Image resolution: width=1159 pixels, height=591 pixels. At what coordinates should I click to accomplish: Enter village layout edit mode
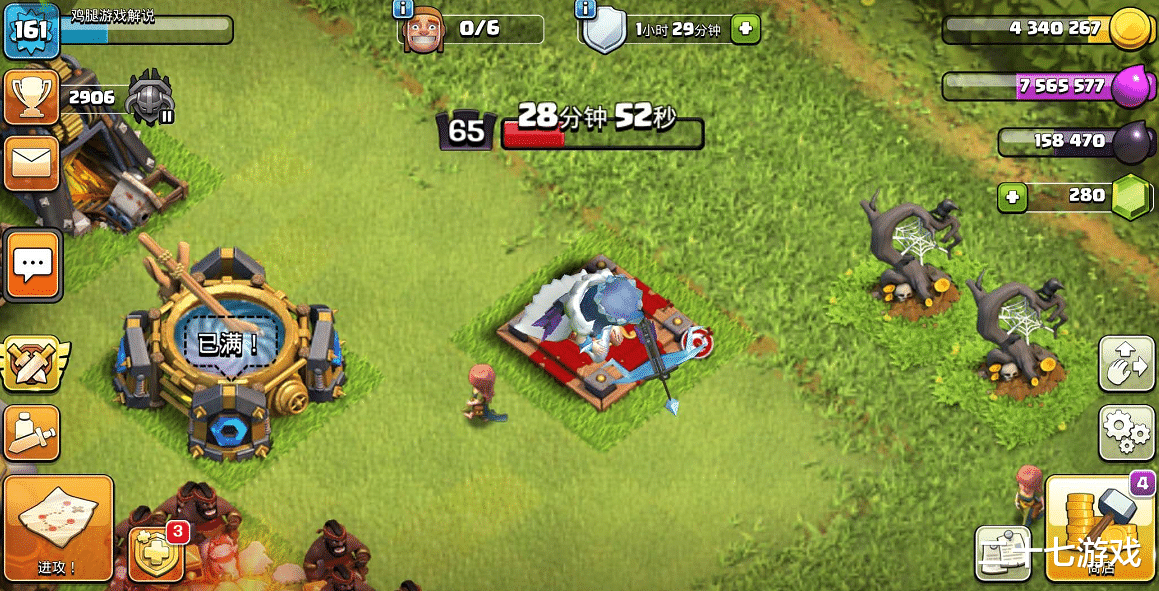[1127, 362]
